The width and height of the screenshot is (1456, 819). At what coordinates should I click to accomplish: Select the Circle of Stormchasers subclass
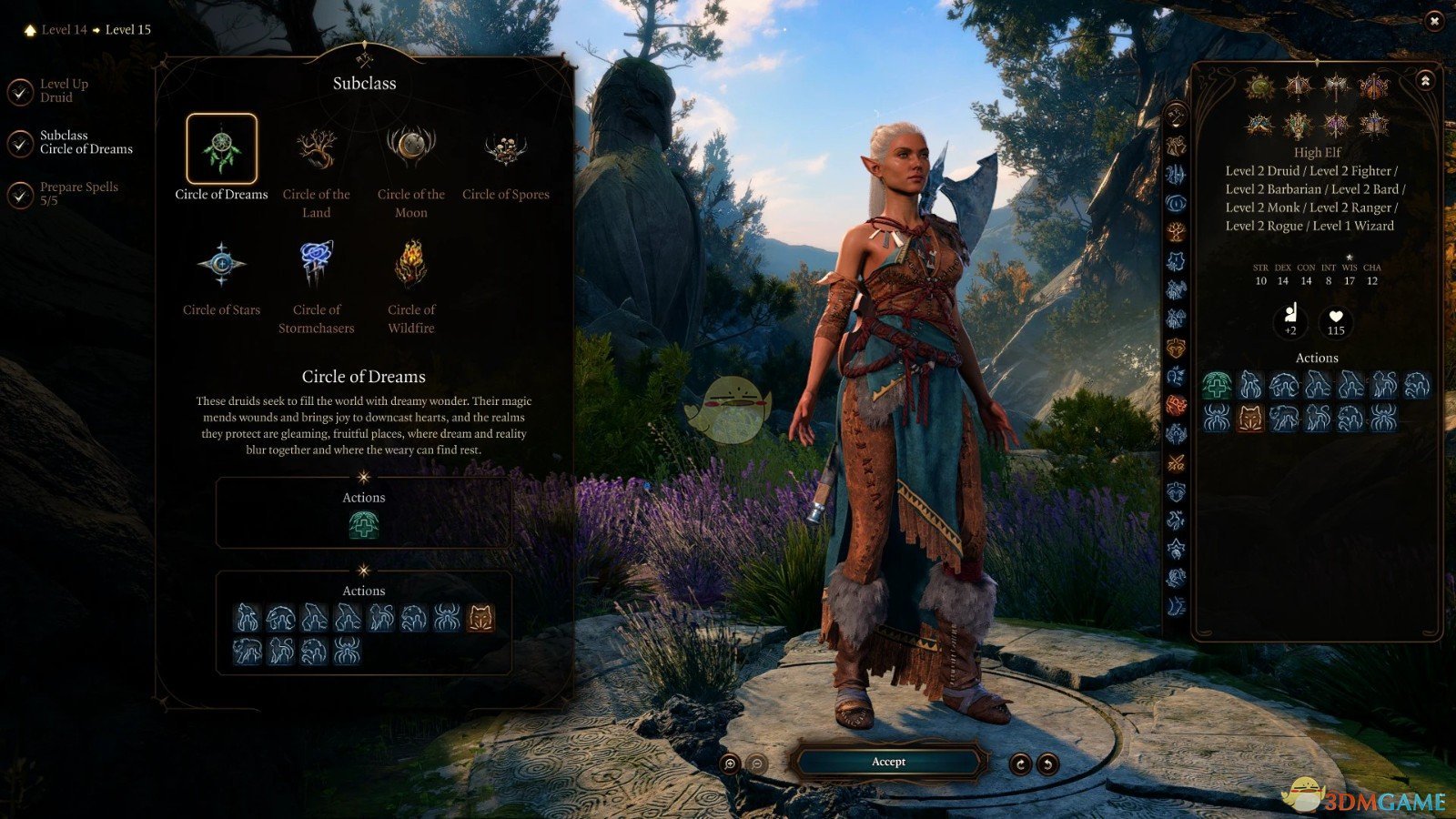click(316, 264)
